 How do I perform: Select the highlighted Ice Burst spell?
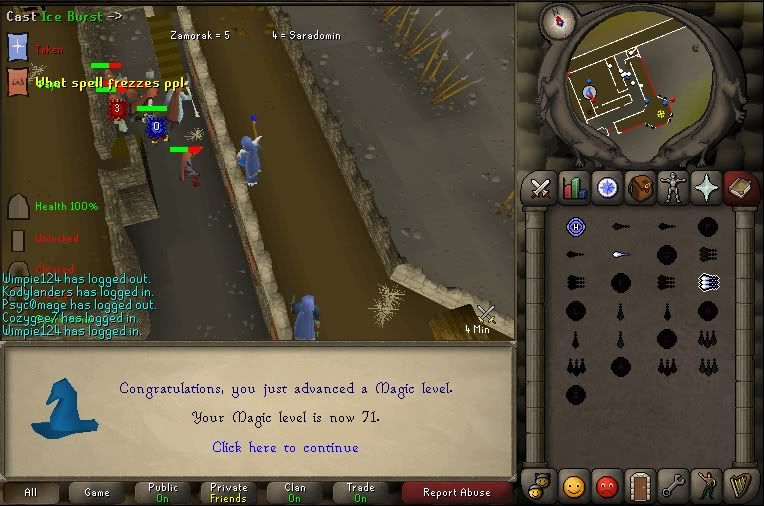pyautogui.click(x=709, y=283)
